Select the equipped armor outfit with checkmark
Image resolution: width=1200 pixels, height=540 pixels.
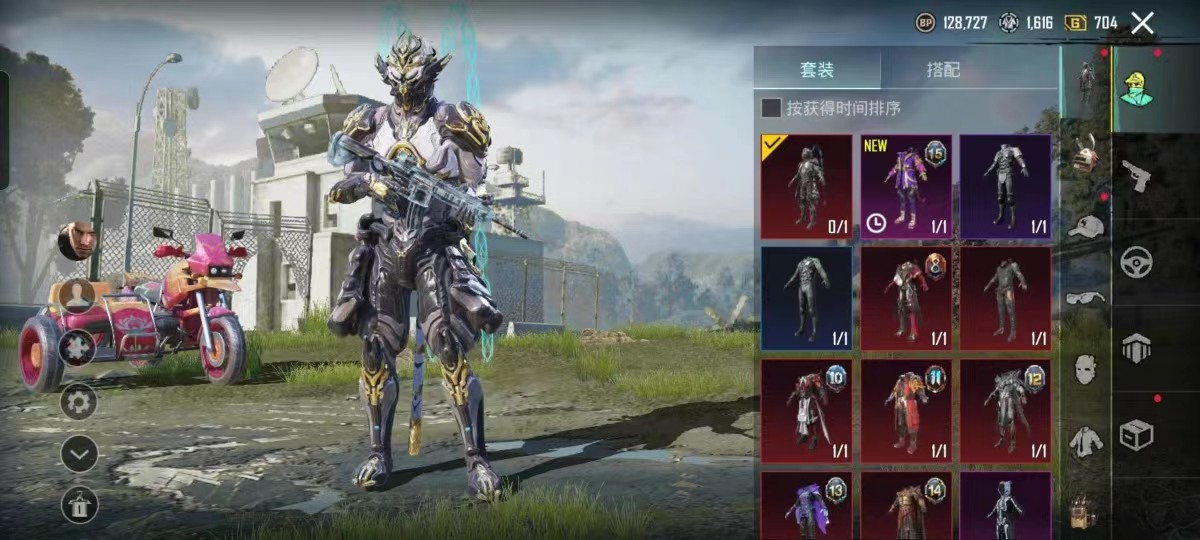pos(806,187)
